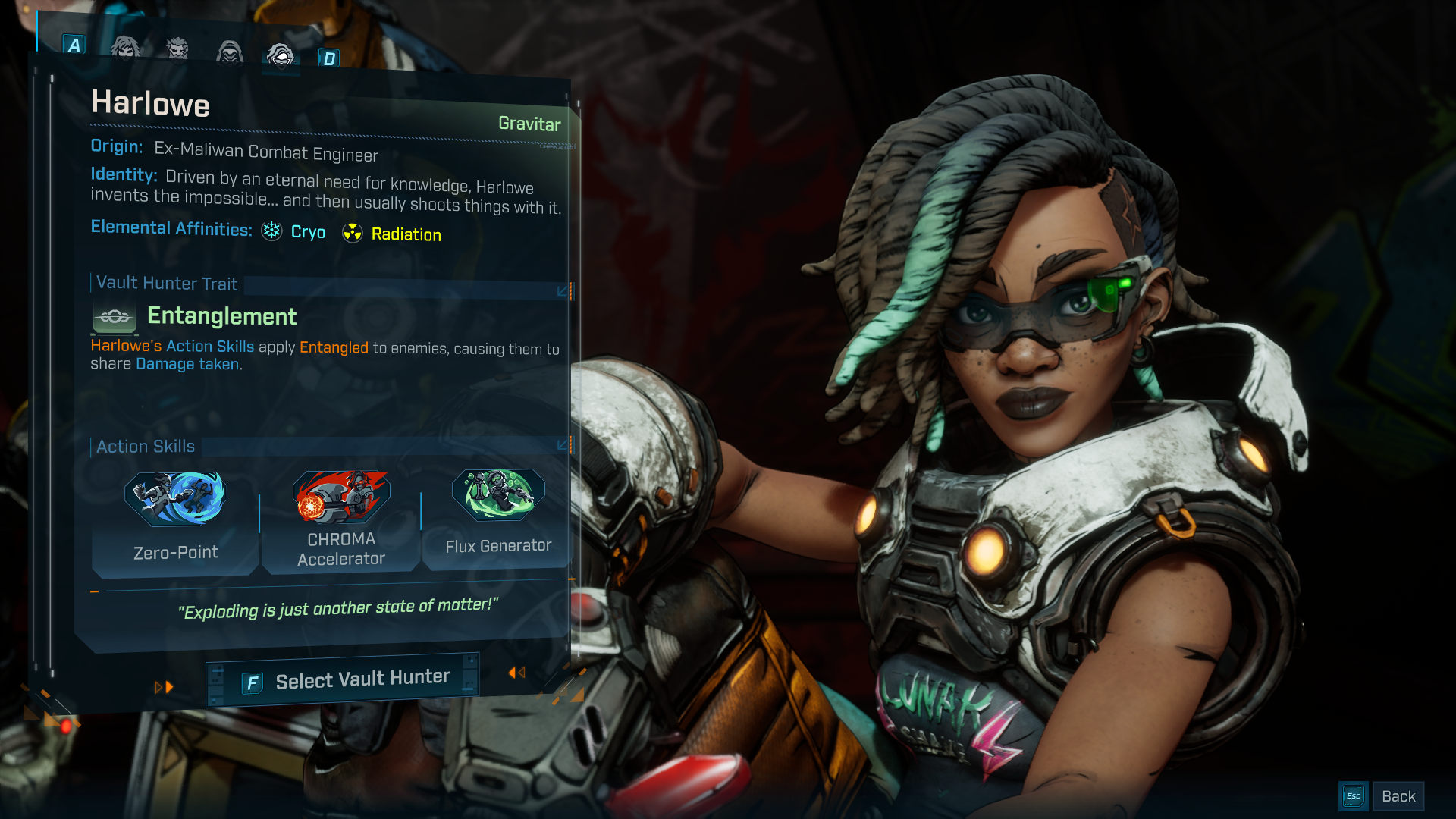
Task: Click the A key navigation prompt
Action: tap(74, 46)
